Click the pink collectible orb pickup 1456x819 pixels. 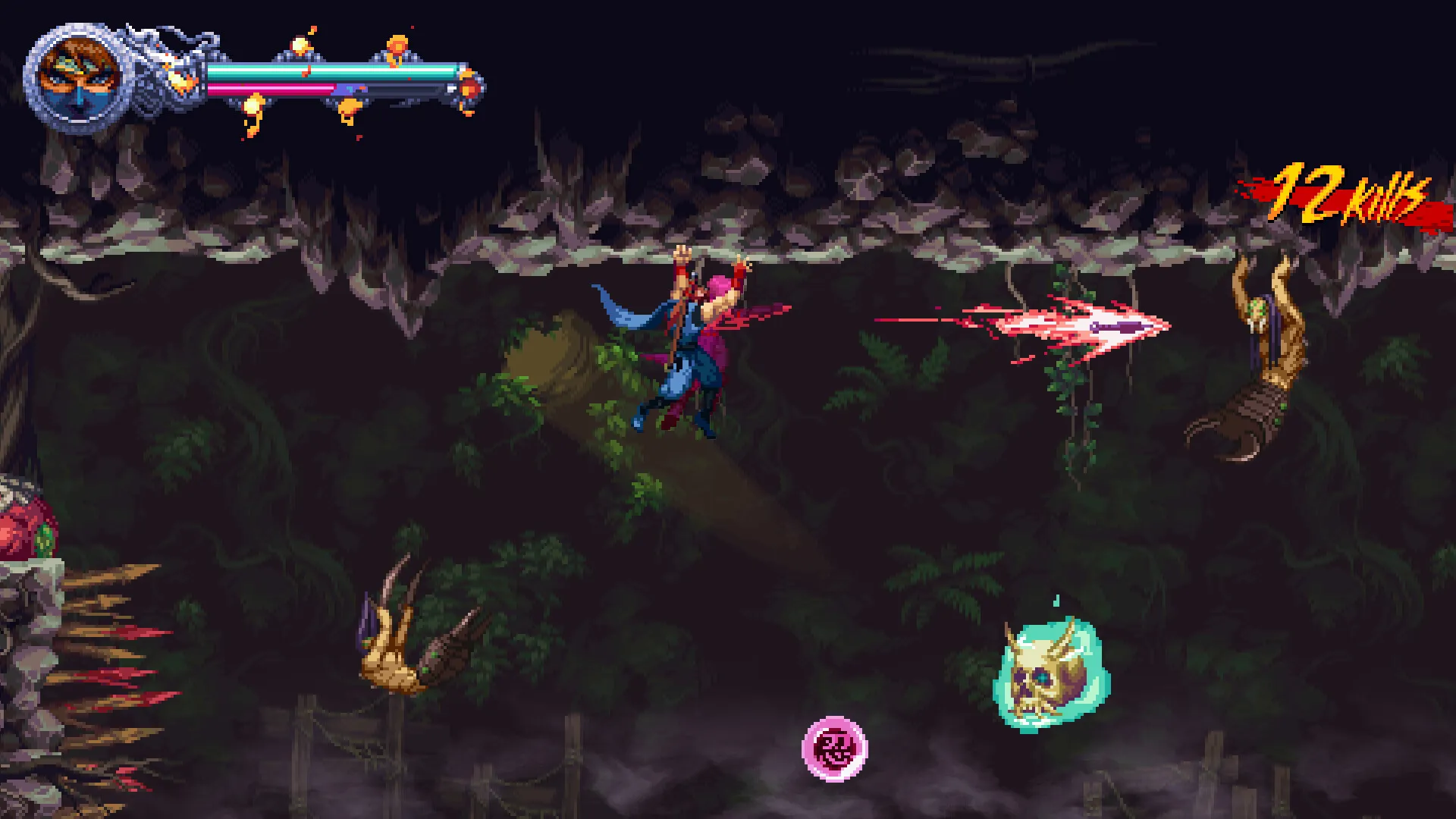[836, 747]
